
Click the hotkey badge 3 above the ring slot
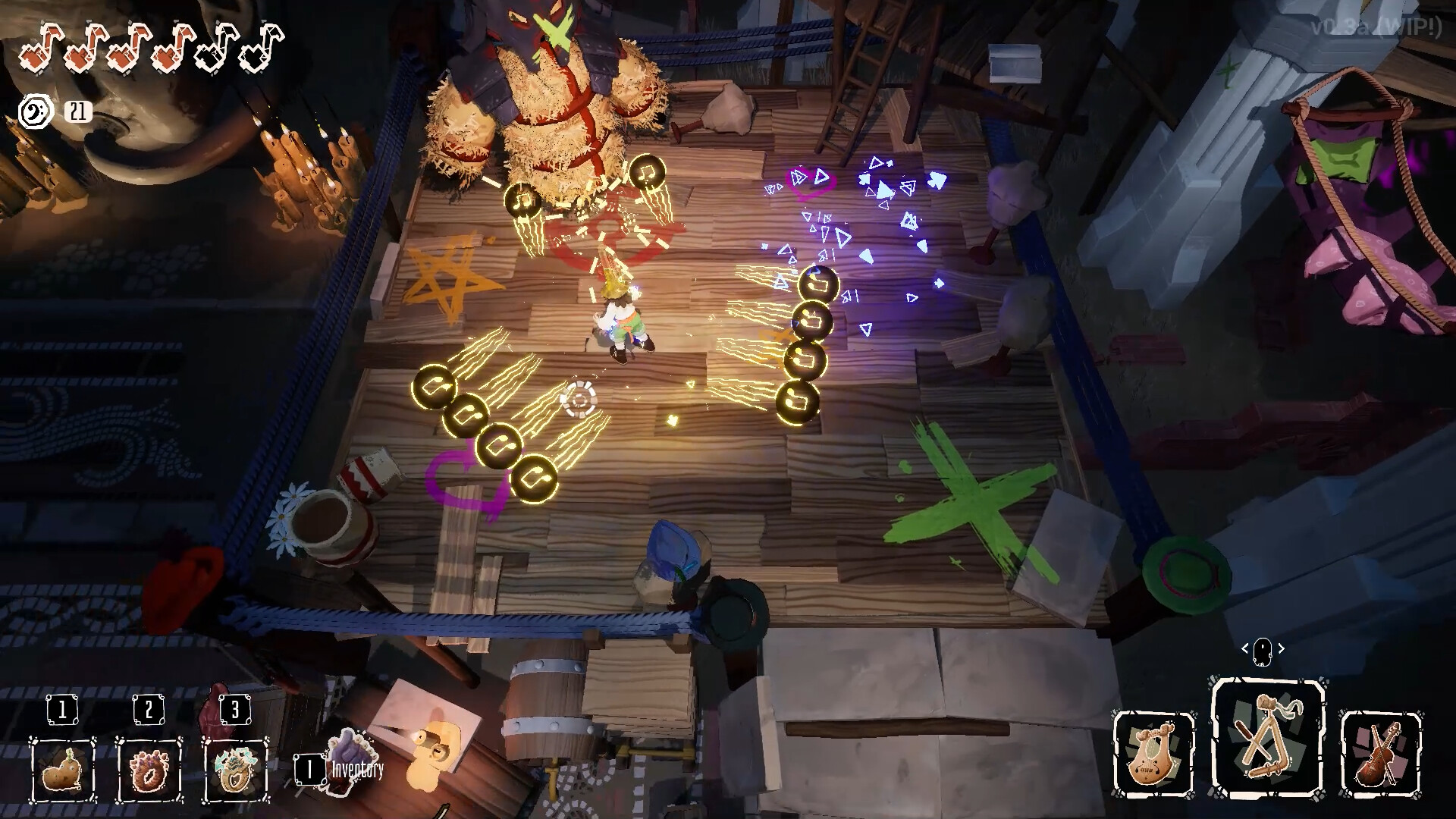(234, 710)
